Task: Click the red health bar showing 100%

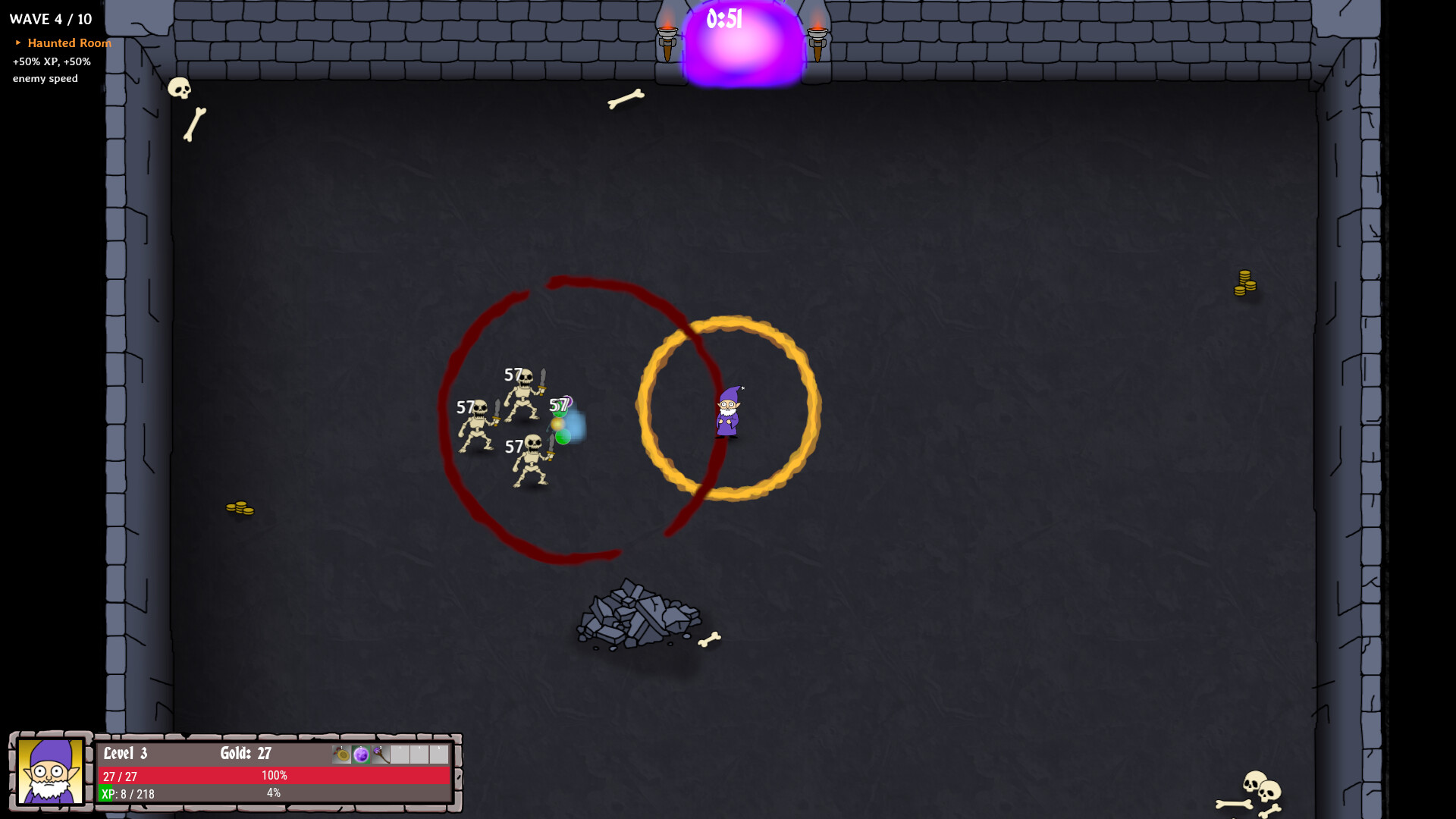Action: tap(273, 775)
